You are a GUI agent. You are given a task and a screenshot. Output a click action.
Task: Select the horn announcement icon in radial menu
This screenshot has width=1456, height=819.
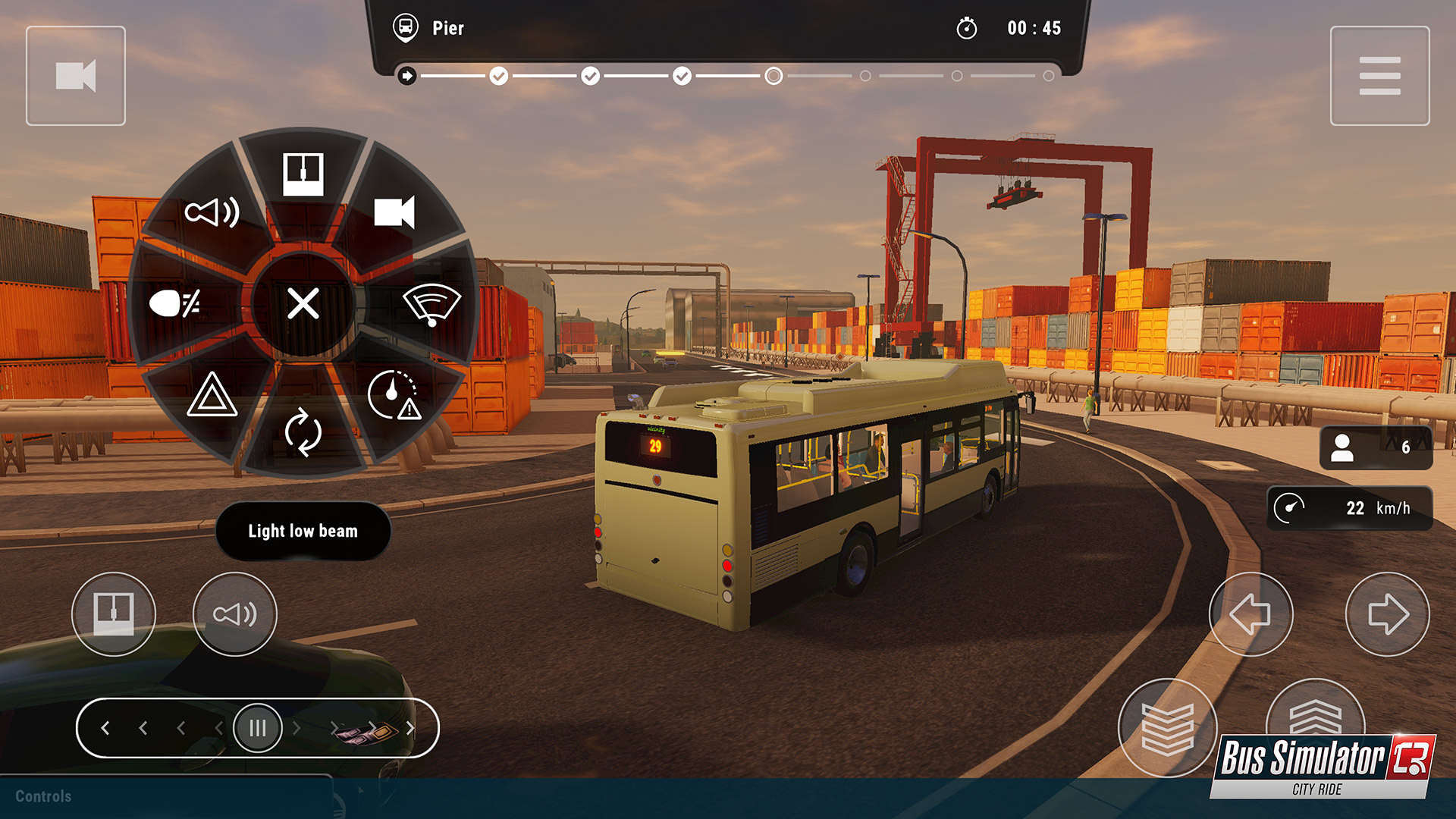[215, 213]
